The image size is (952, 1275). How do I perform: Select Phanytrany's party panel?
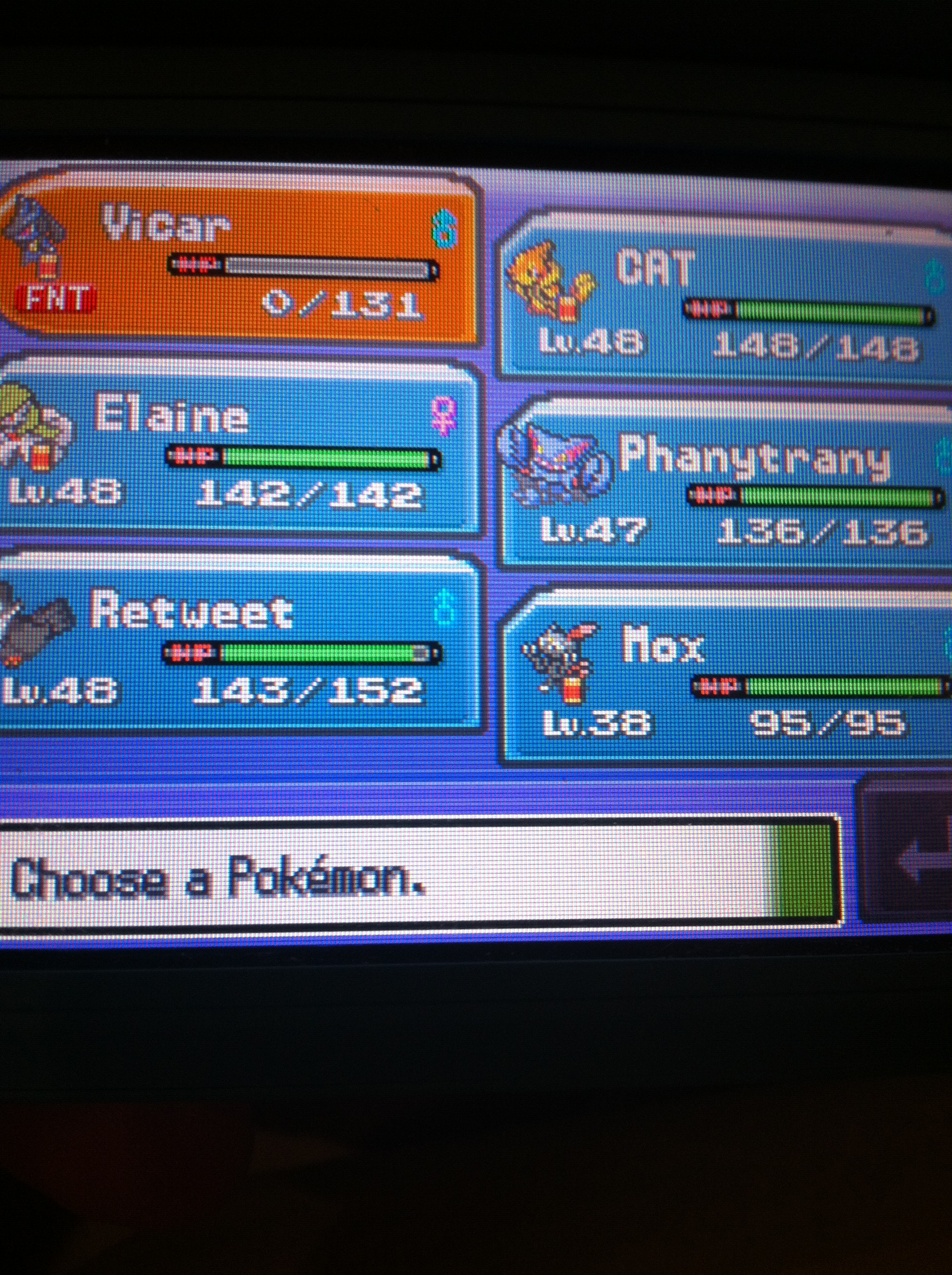click(726, 487)
